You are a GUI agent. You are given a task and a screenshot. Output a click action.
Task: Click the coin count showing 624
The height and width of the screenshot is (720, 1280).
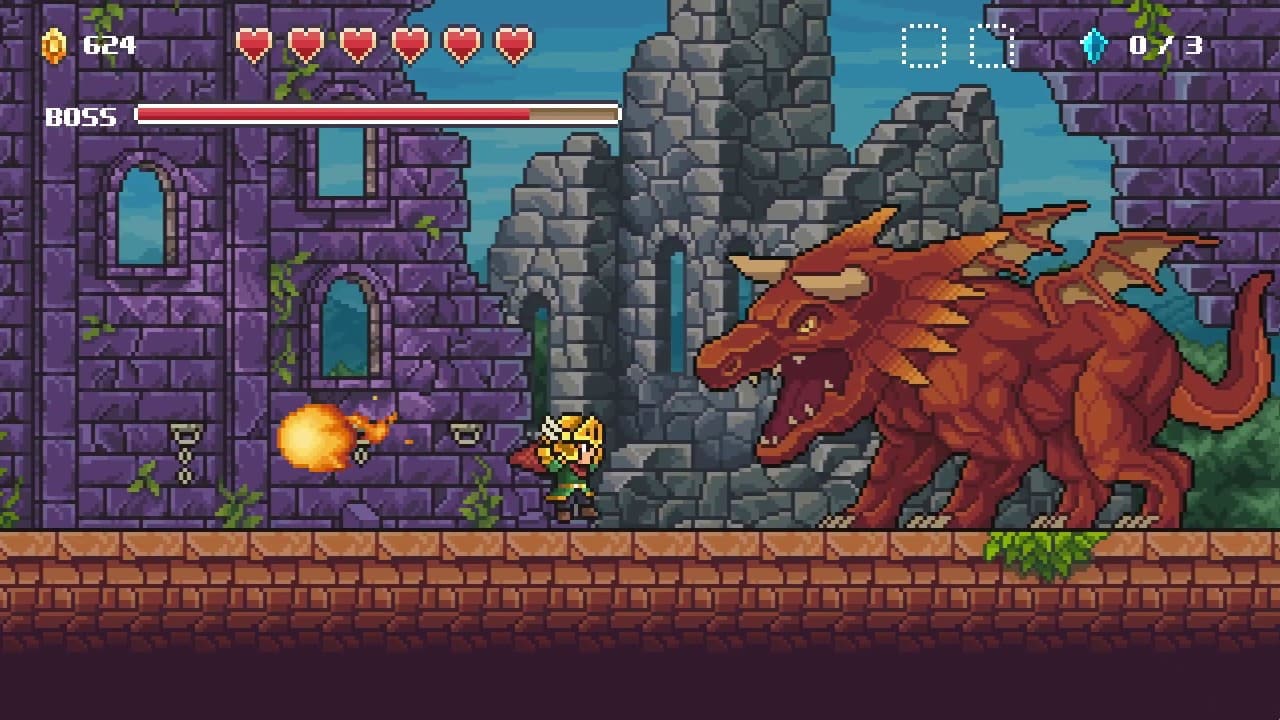click(110, 43)
